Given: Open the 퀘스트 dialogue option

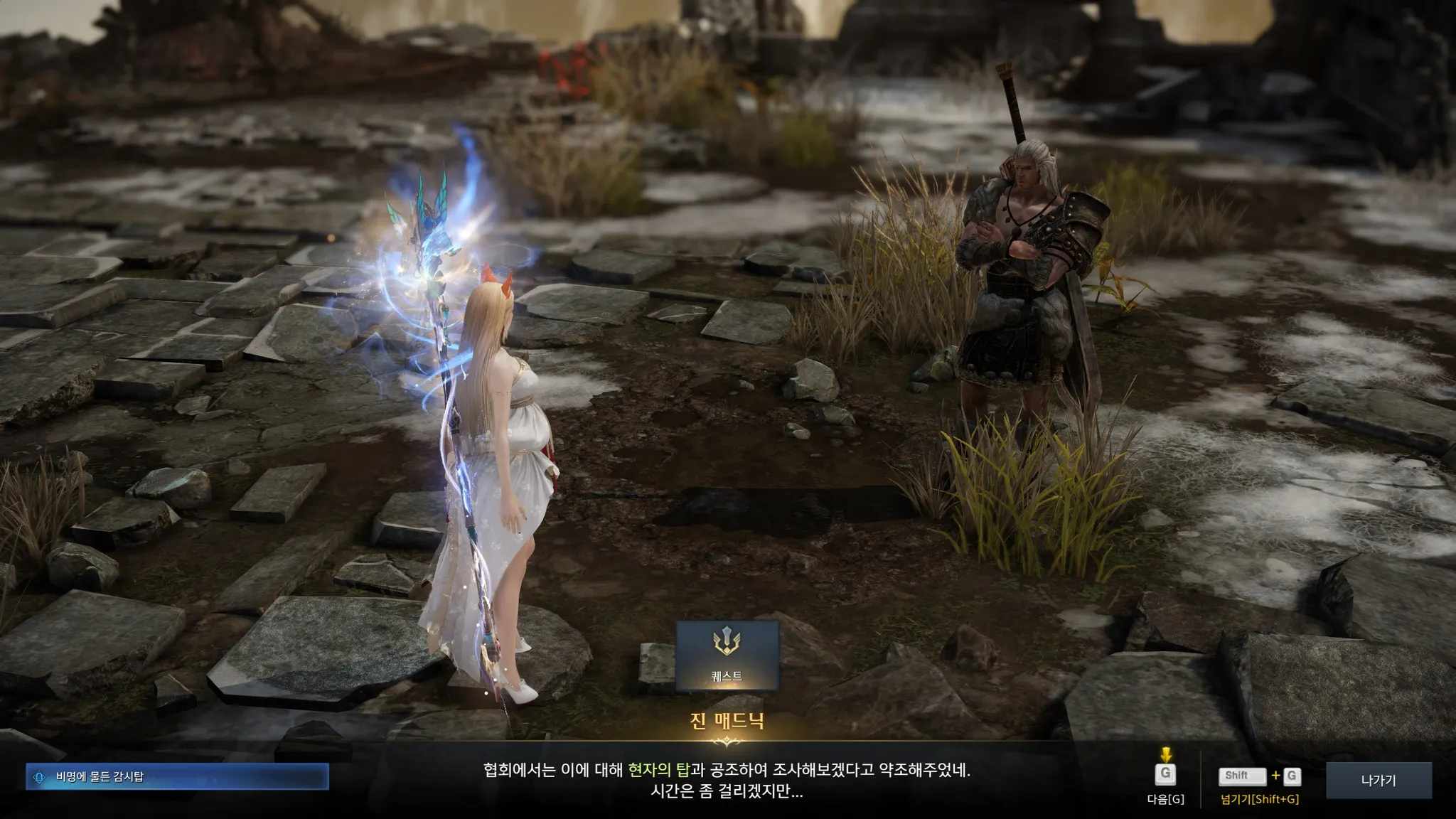Looking at the screenshot, I should 727,655.
